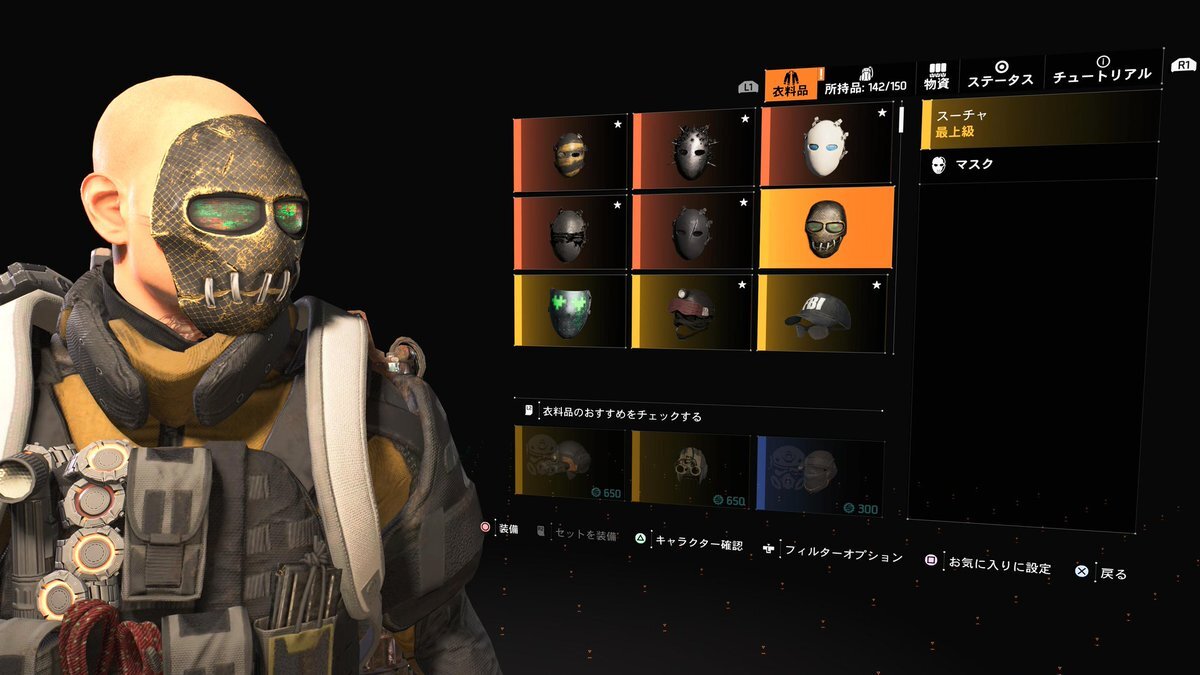This screenshot has height=675, width=1200.
Task: Open the 所持品 142/150 inventory tab
Action: 866,82
